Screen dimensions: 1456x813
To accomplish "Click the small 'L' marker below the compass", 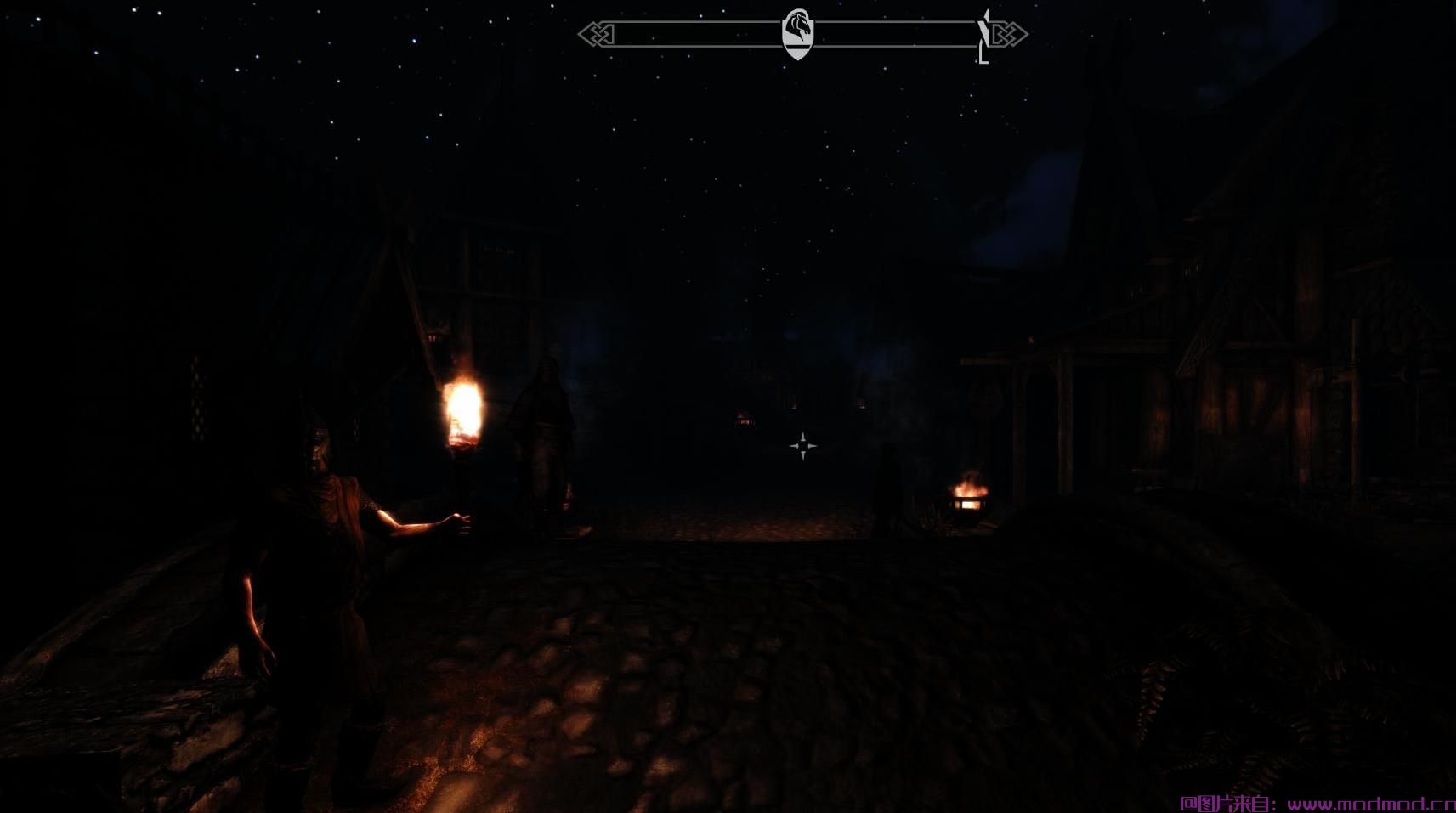I will coord(983,58).
